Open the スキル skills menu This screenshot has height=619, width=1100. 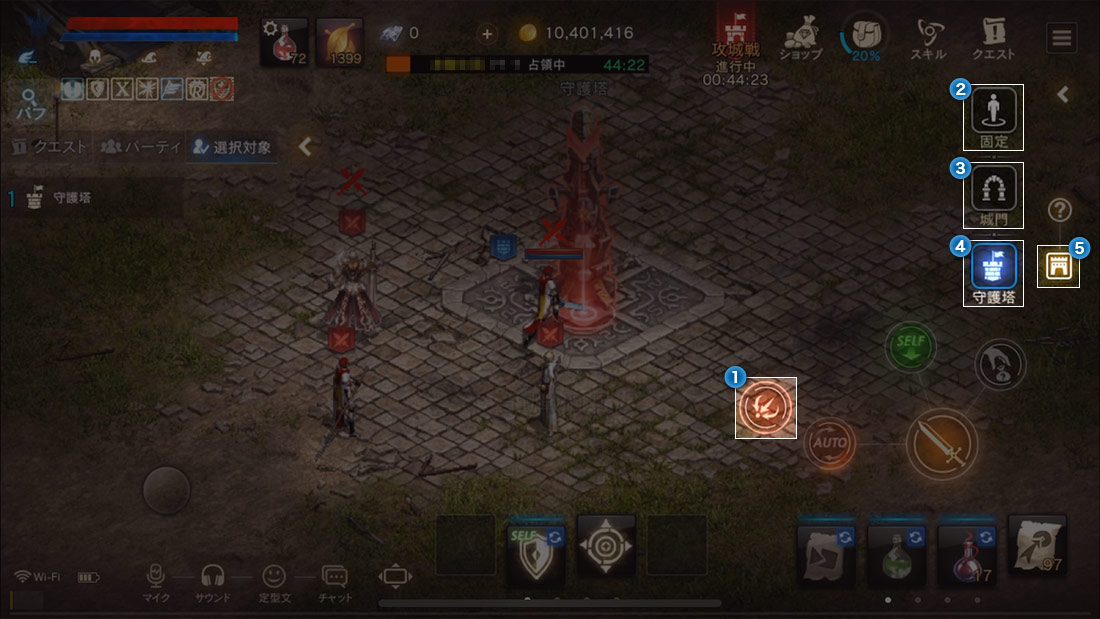(x=928, y=38)
